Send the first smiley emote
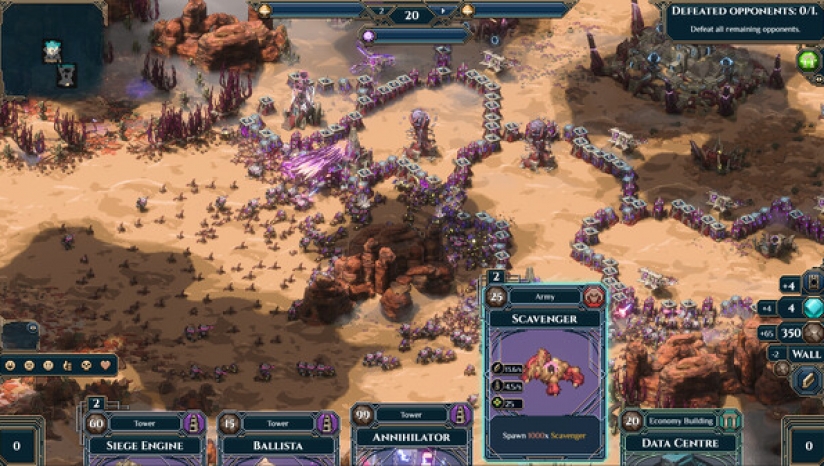 pos(11,366)
